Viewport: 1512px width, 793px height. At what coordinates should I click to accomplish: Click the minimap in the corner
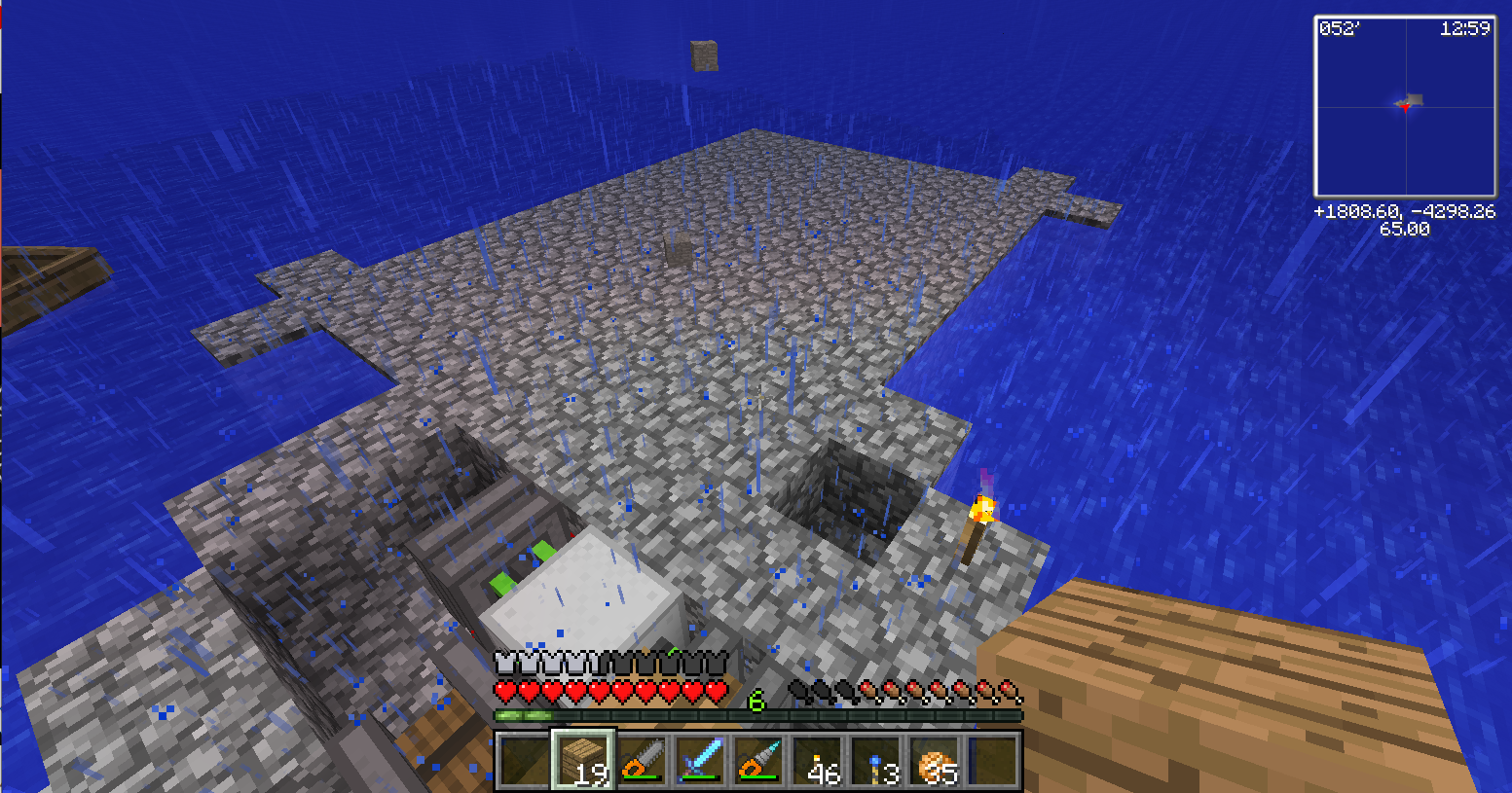coord(1405,107)
